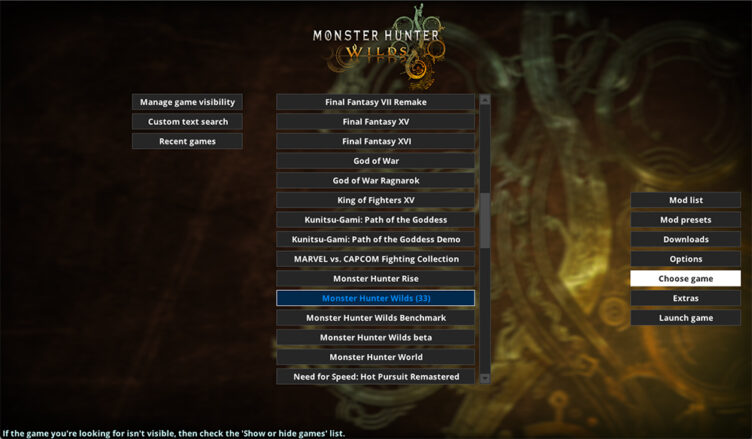The height and width of the screenshot is (439, 752).
Task: Pick MARVEL vs. CAPCOM Fighting Collection
Action: tap(375, 259)
